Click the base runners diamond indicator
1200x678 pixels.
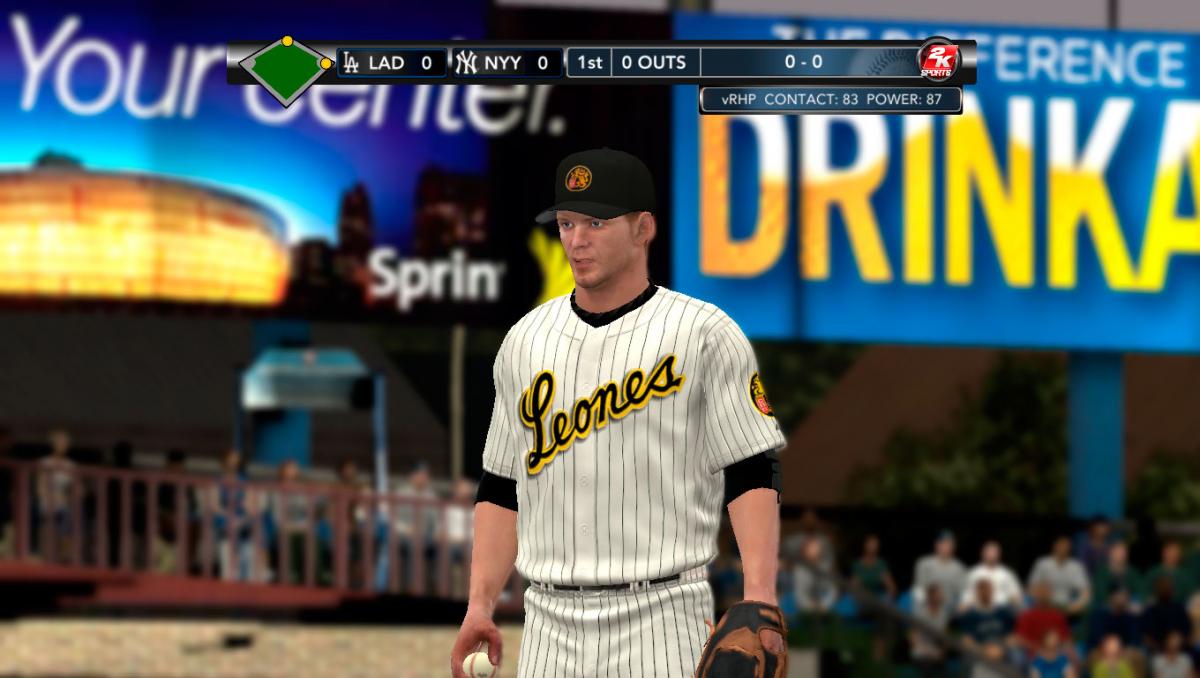(x=287, y=68)
